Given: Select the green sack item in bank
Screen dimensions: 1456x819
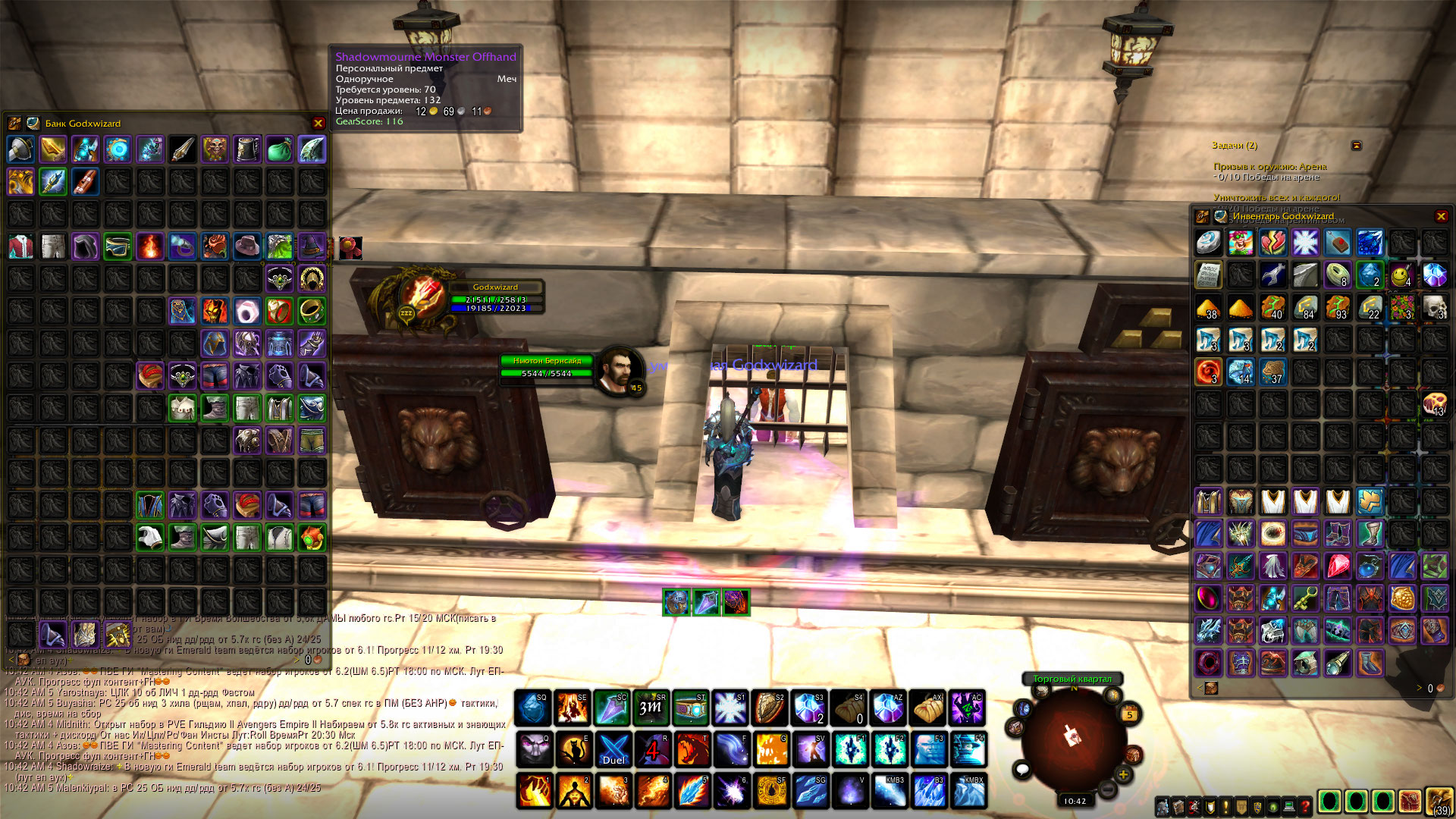Looking at the screenshot, I should 279,149.
